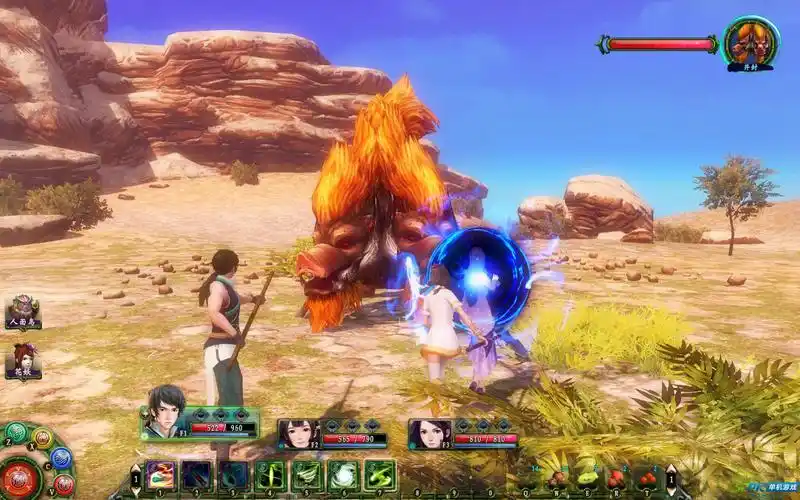The image size is (800, 500).
Task: Activate the green whirlwind skill in slot 5
Action: coord(306,474)
